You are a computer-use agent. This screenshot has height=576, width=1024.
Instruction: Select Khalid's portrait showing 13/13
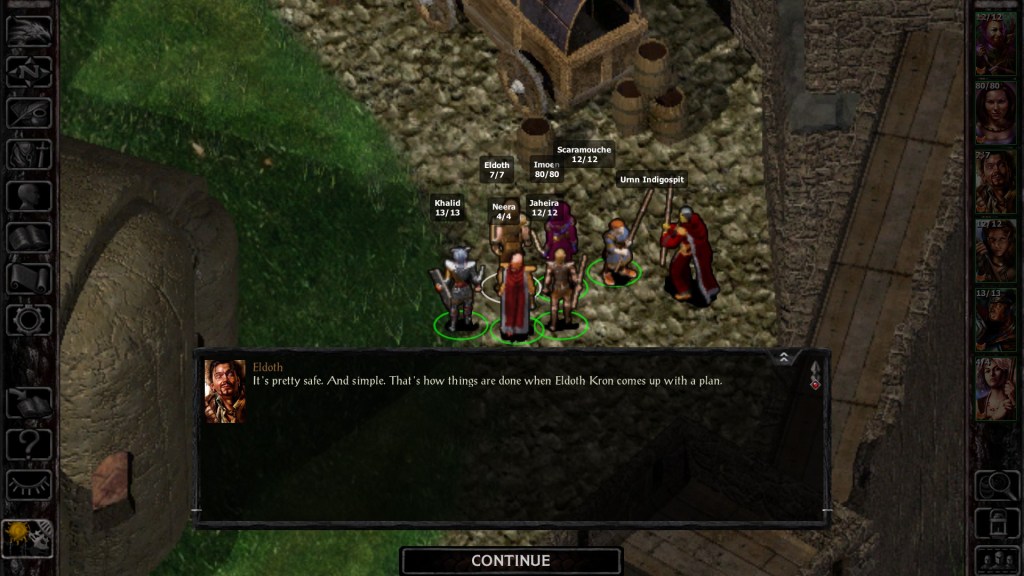coord(995,320)
